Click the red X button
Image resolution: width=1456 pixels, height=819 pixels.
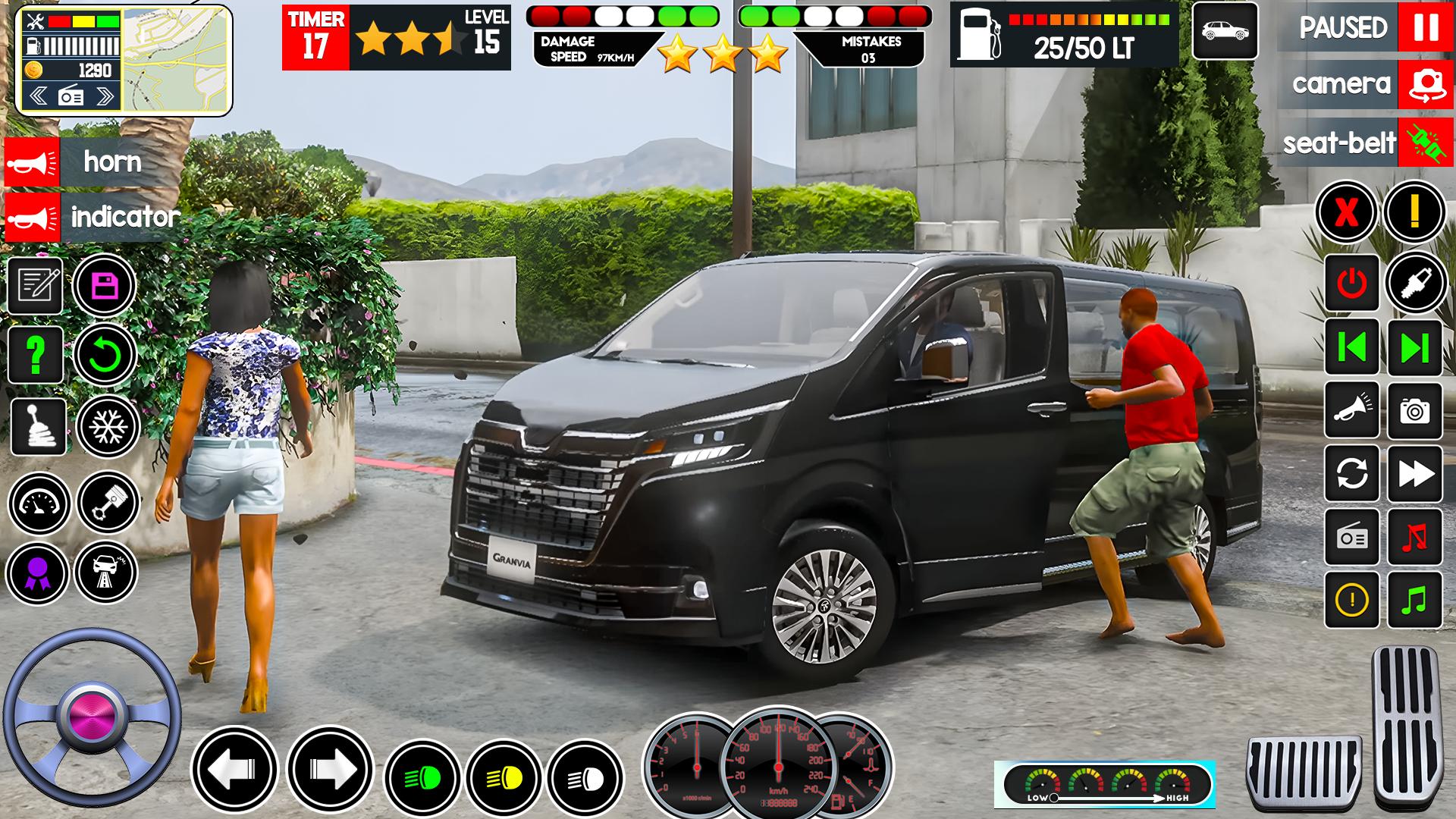coord(1346,212)
